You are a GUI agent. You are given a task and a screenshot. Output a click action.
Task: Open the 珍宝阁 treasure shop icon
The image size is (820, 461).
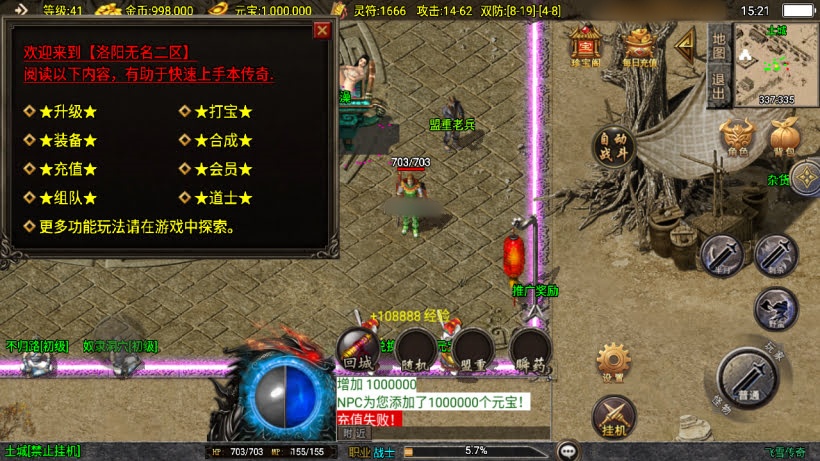click(586, 45)
